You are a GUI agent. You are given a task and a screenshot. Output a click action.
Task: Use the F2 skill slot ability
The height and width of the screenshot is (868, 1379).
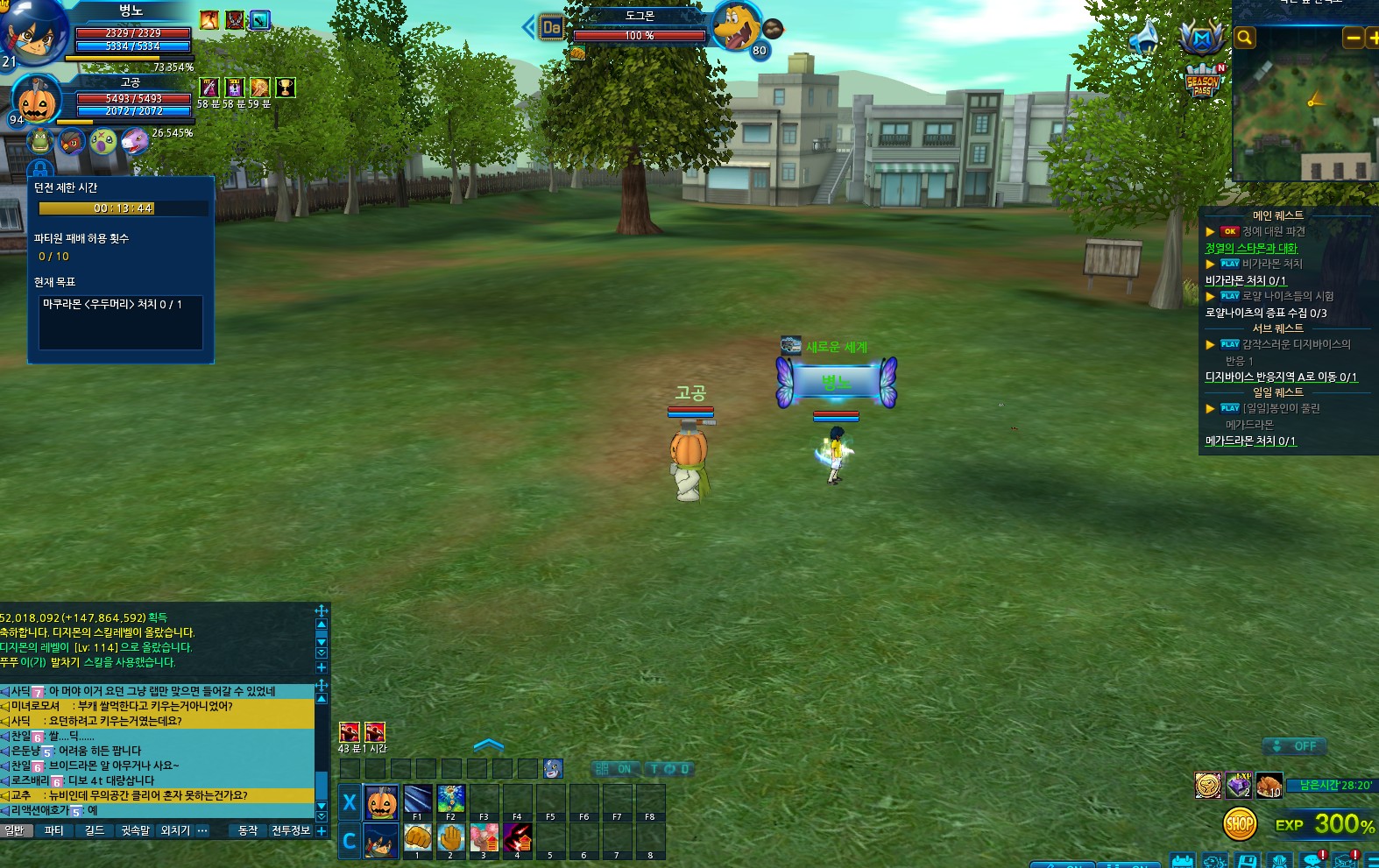[451, 801]
